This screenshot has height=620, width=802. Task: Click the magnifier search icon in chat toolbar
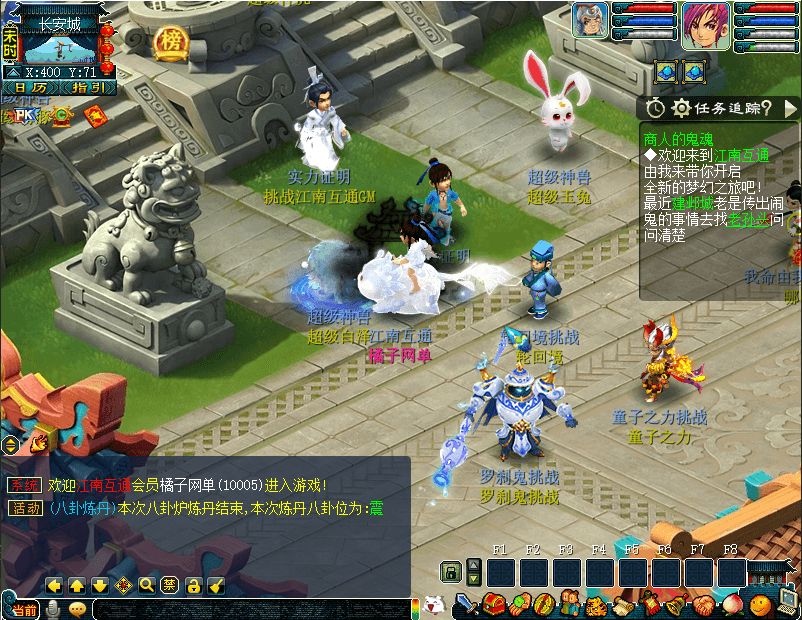(x=146, y=585)
